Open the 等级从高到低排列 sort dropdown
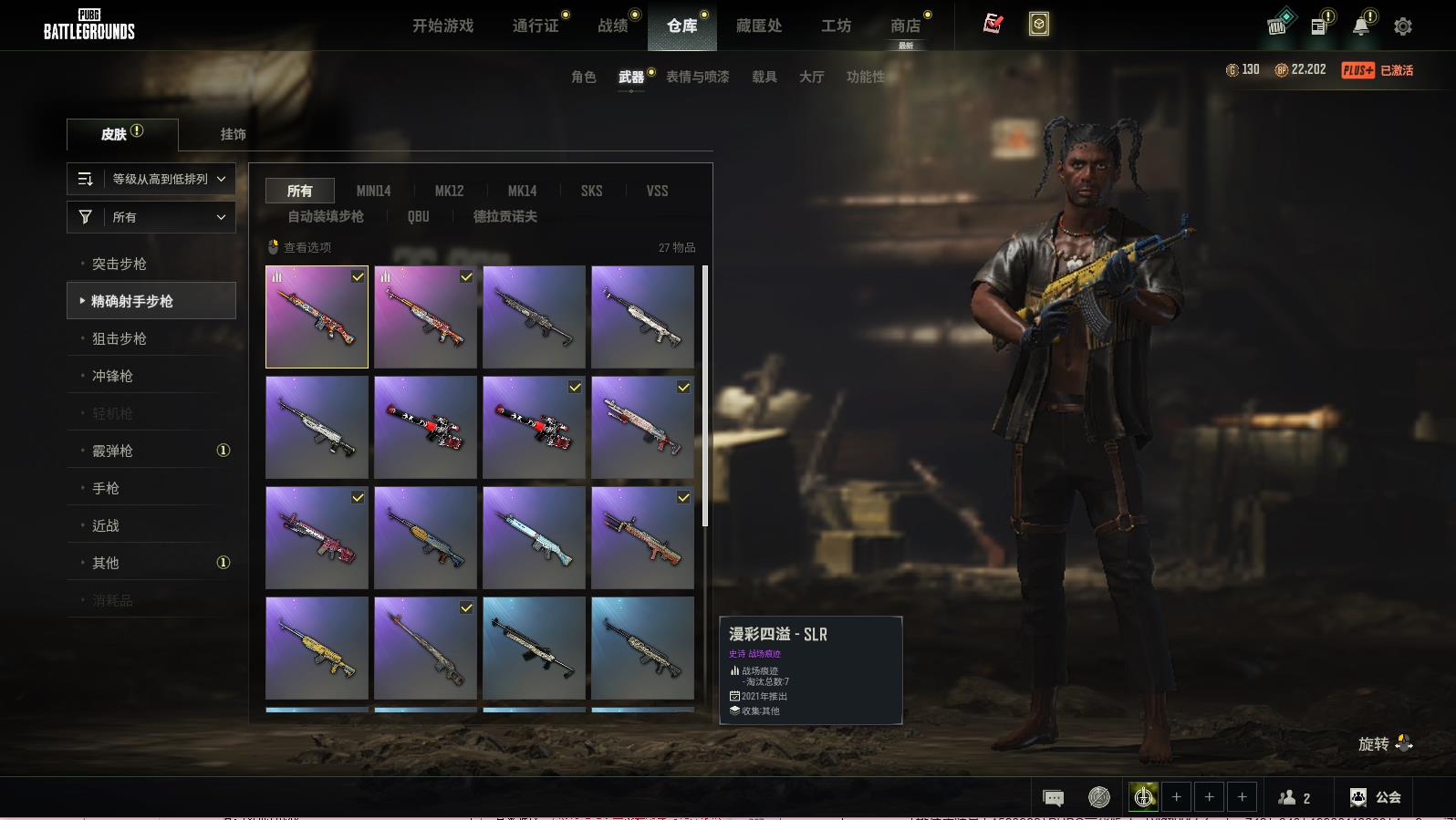The width and height of the screenshot is (1456, 820). pos(151,179)
